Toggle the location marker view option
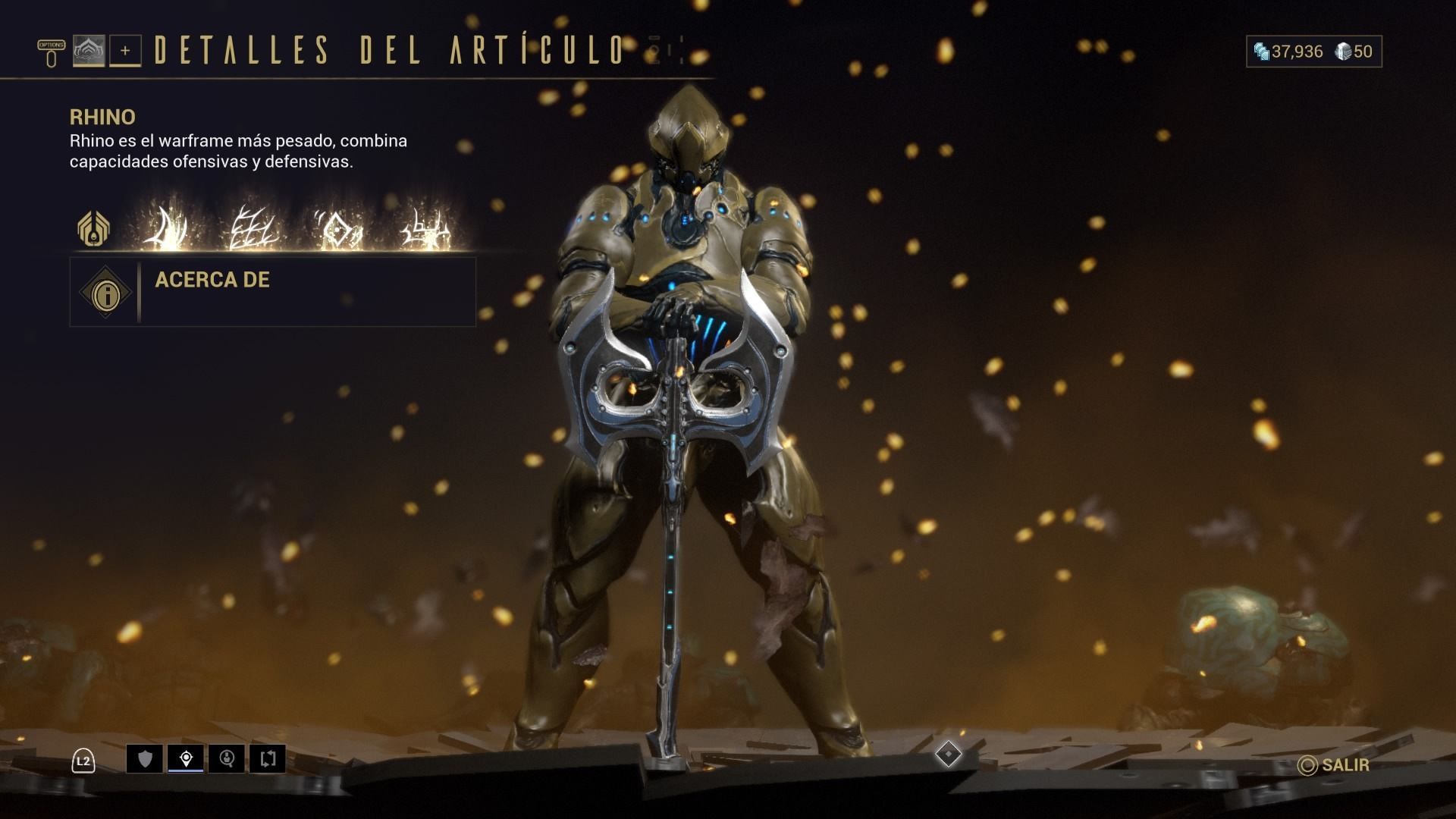 pyautogui.click(x=186, y=758)
